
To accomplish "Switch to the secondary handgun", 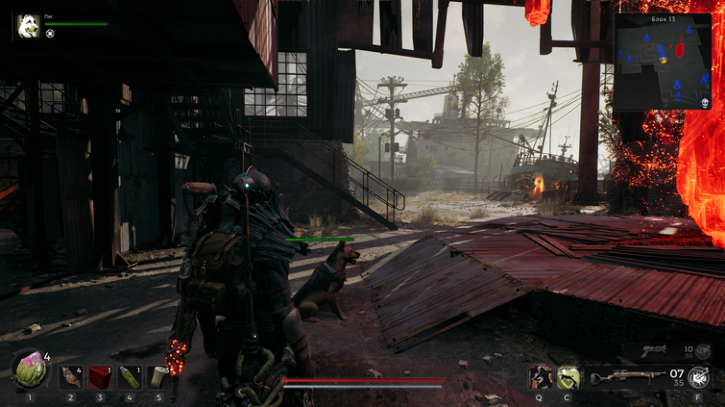I will point(654,351).
